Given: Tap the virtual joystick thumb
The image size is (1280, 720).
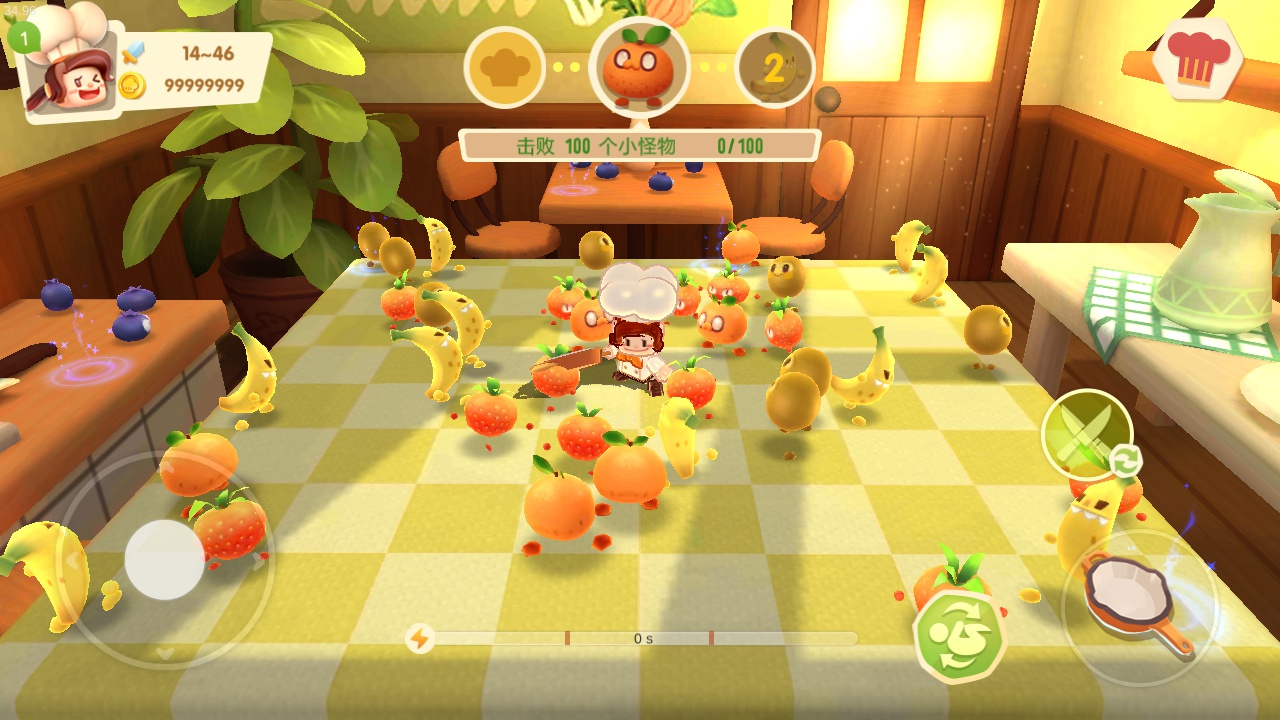Looking at the screenshot, I should tap(165, 560).
